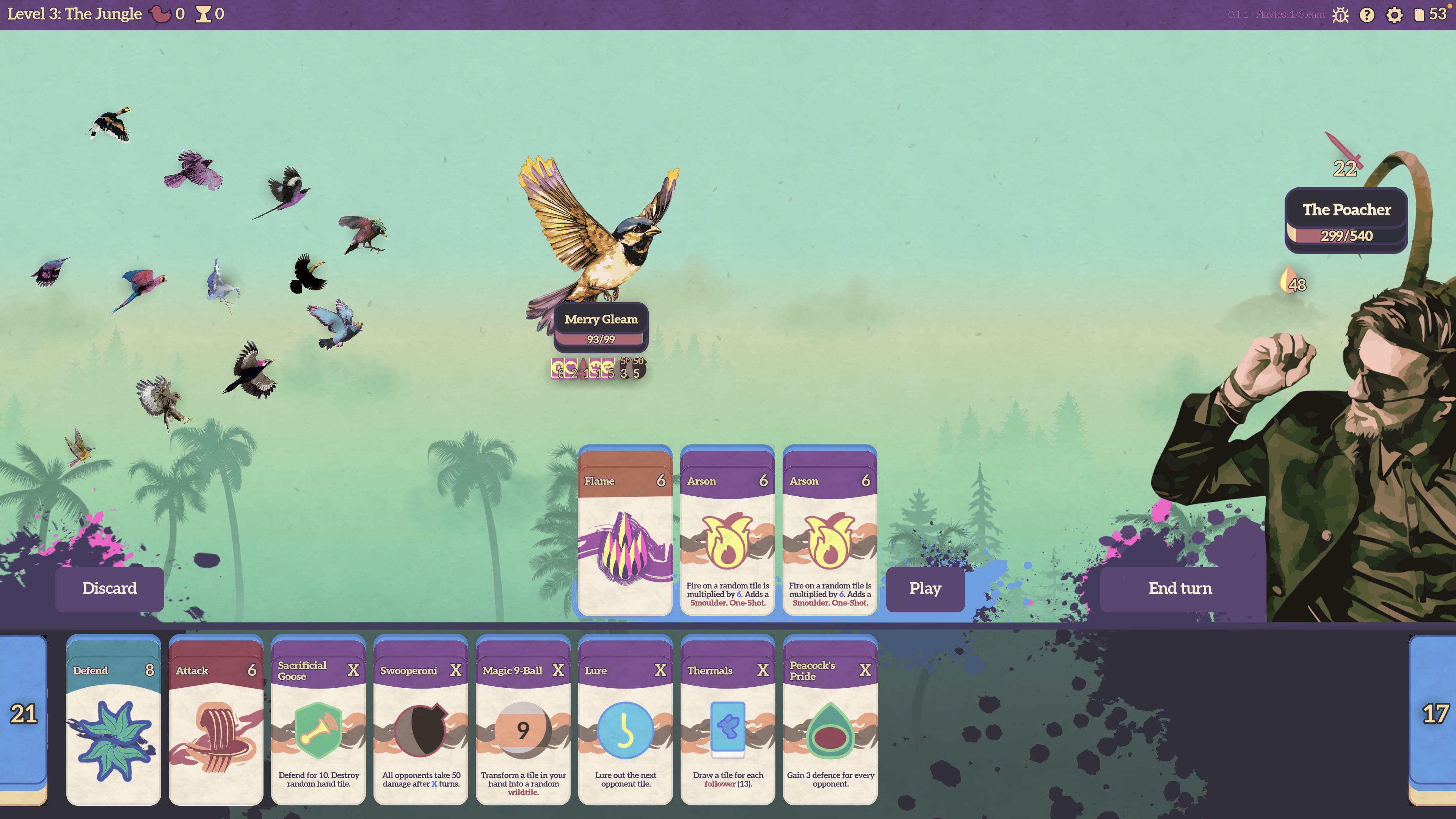Screen dimensions: 1456x819
Task: Choose the Attack 6 tile in hand
Action: click(x=216, y=721)
